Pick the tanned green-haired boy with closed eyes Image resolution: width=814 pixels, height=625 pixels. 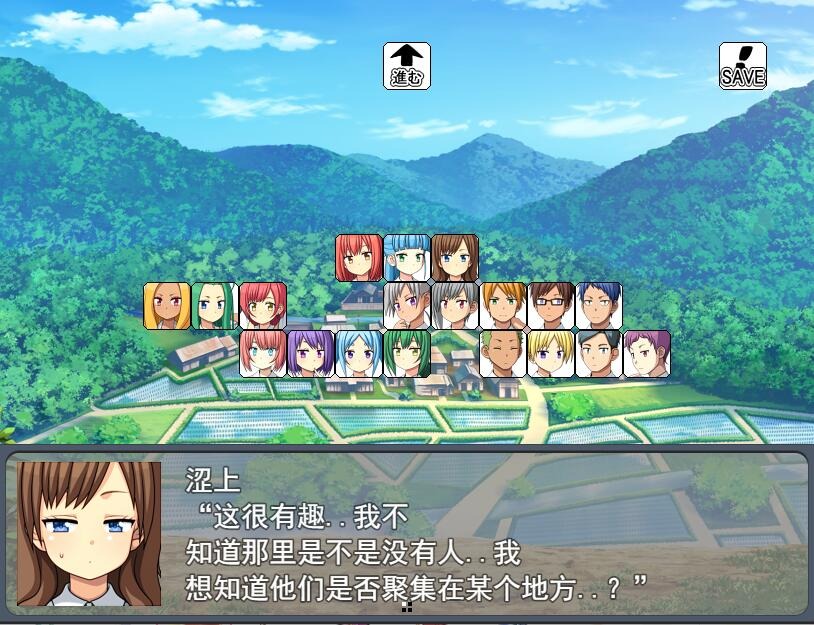[503, 354]
